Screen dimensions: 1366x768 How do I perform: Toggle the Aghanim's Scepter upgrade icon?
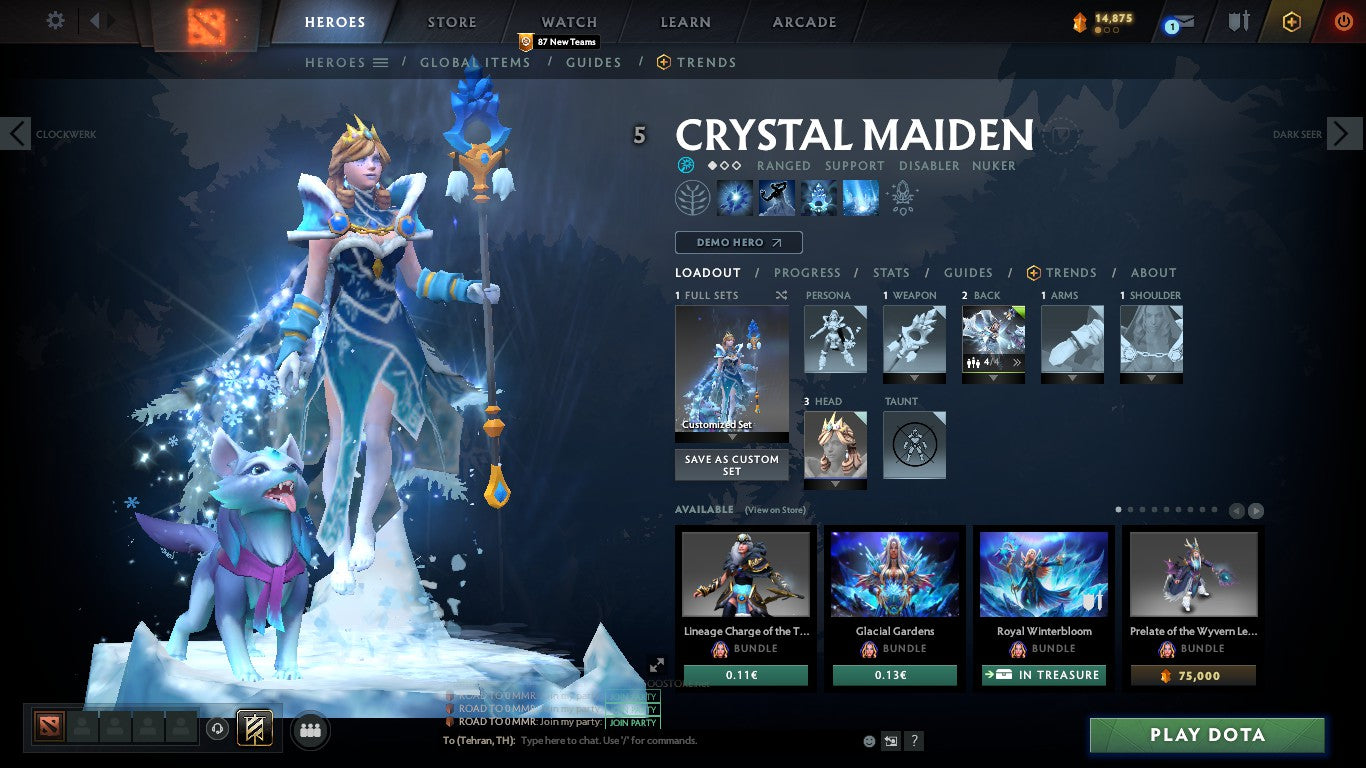click(x=902, y=197)
